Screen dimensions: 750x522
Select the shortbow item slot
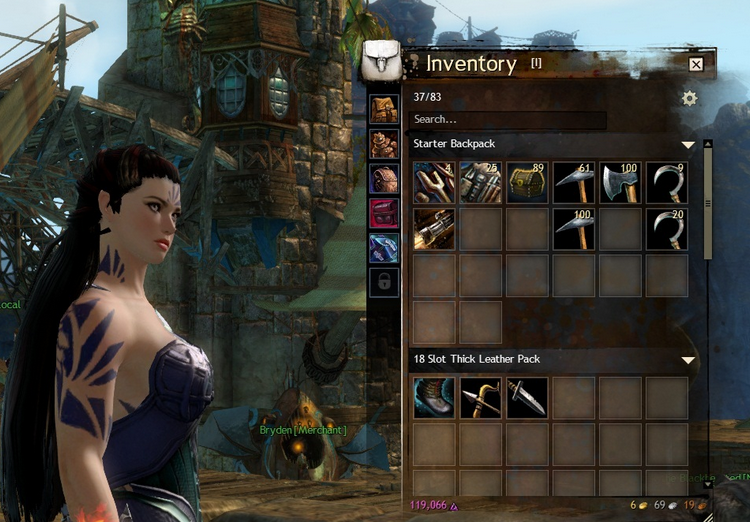coord(480,397)
